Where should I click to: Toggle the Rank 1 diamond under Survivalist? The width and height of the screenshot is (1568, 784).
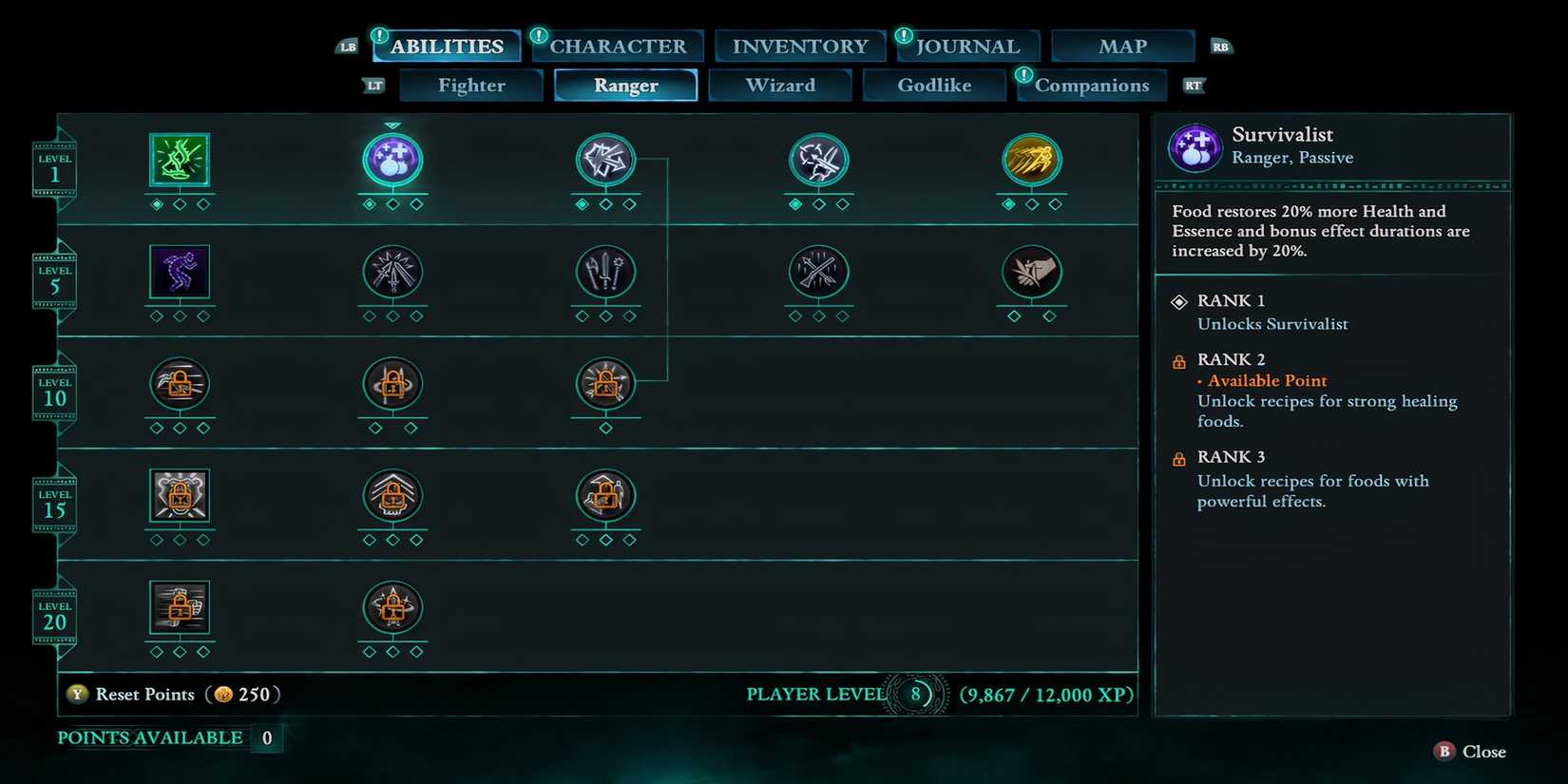[x=1179, y=301]
